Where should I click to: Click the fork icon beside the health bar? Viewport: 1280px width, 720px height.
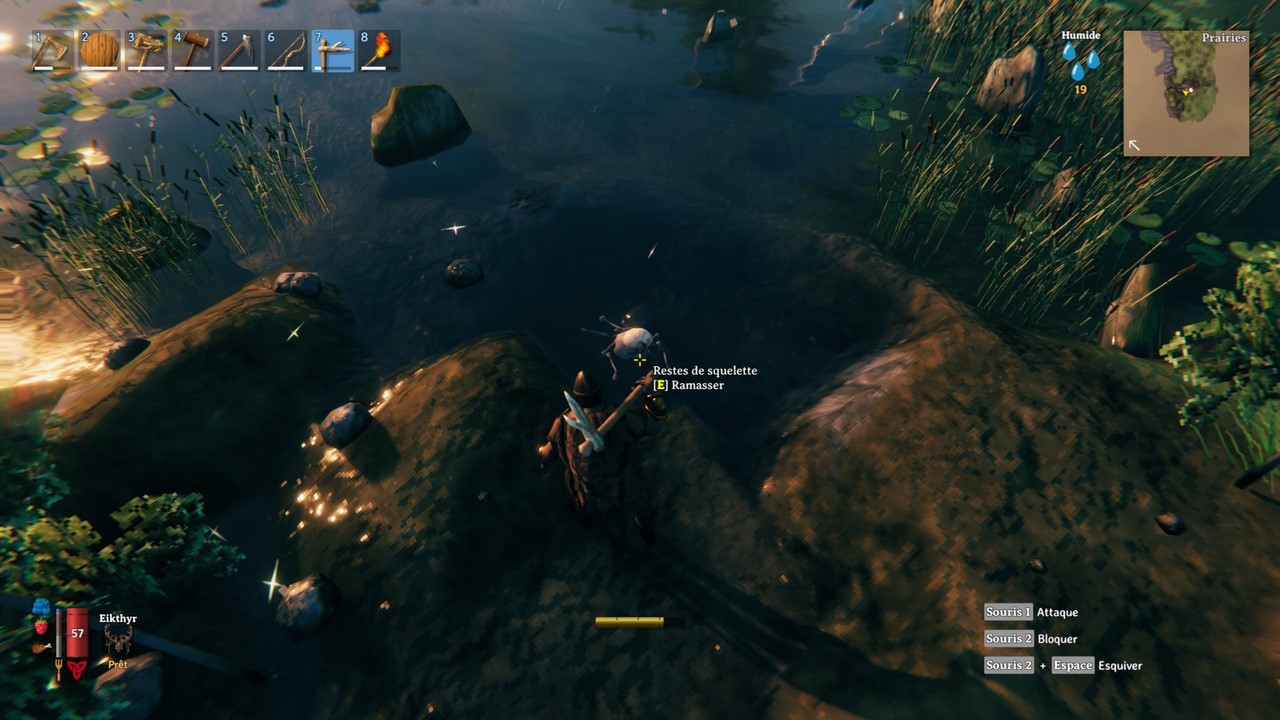[59, 668]
